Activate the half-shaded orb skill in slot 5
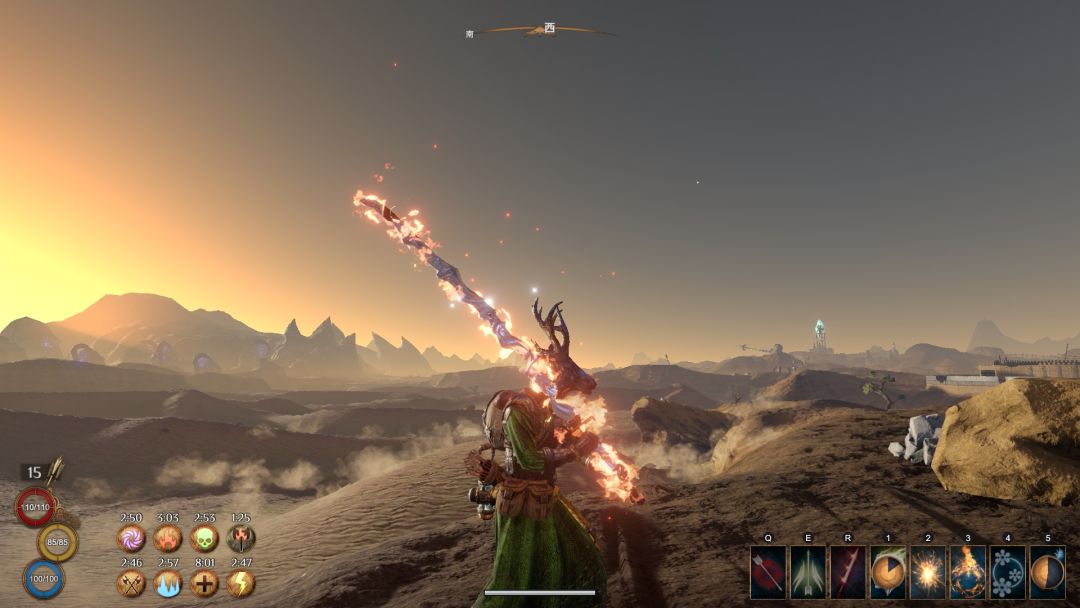Screen dimensions: 1080x608 1047,572
